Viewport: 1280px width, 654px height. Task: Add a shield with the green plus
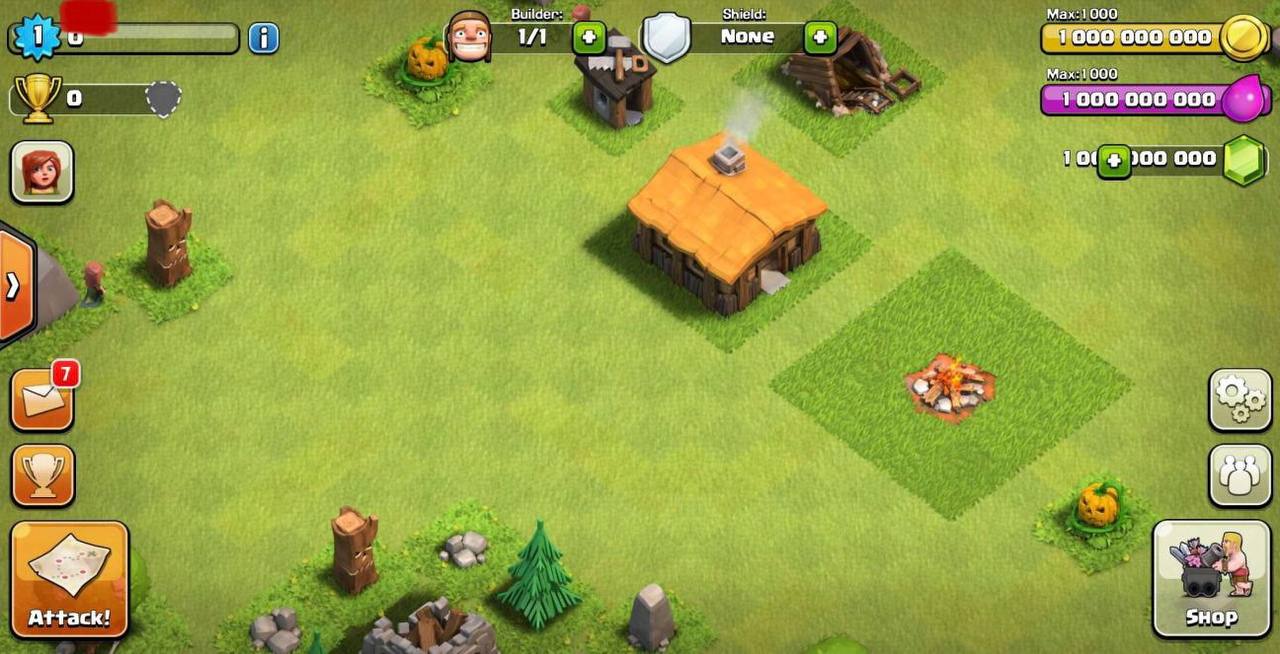[820, 38]
